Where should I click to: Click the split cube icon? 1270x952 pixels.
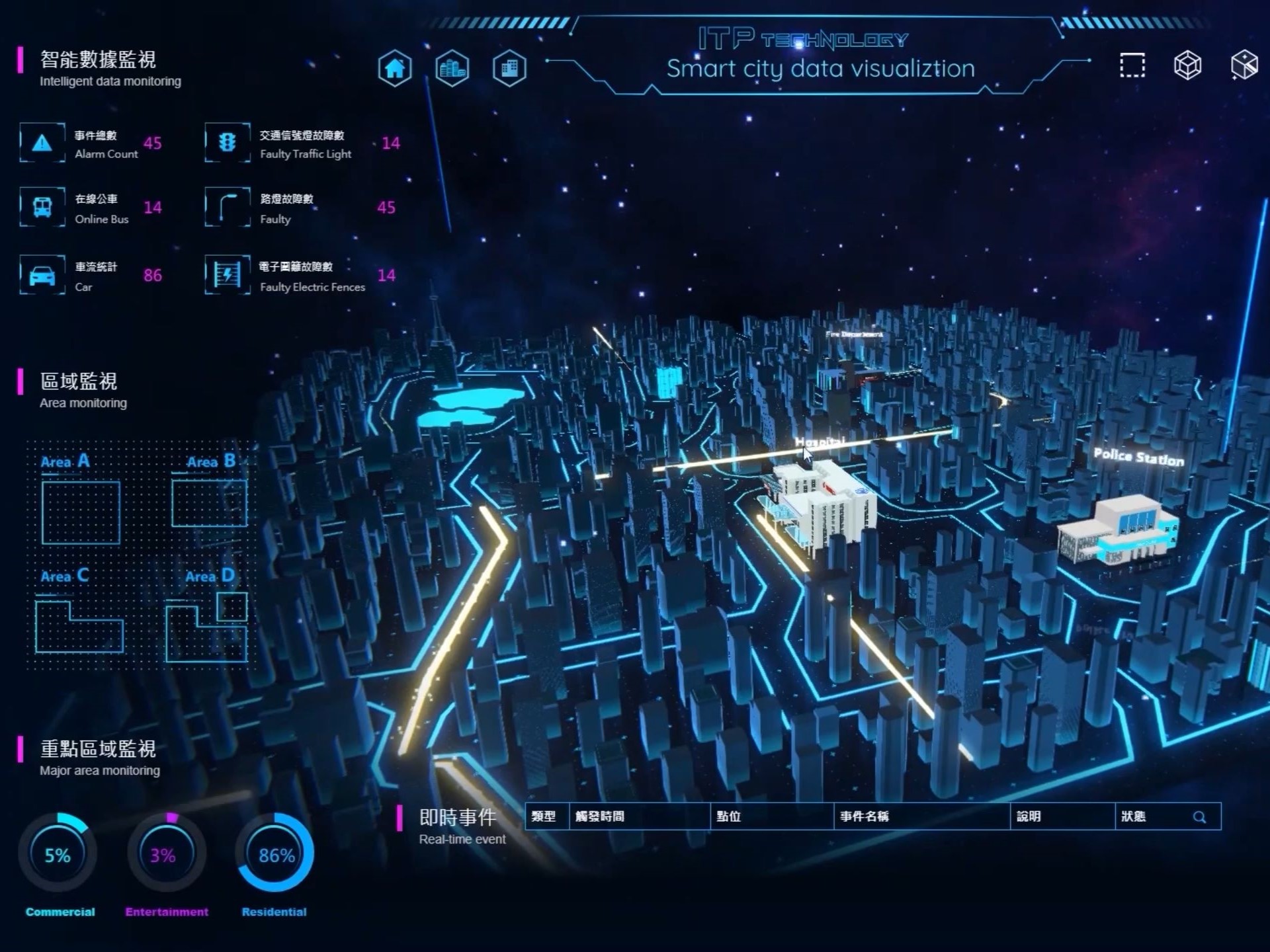[x=1244, y=65]
